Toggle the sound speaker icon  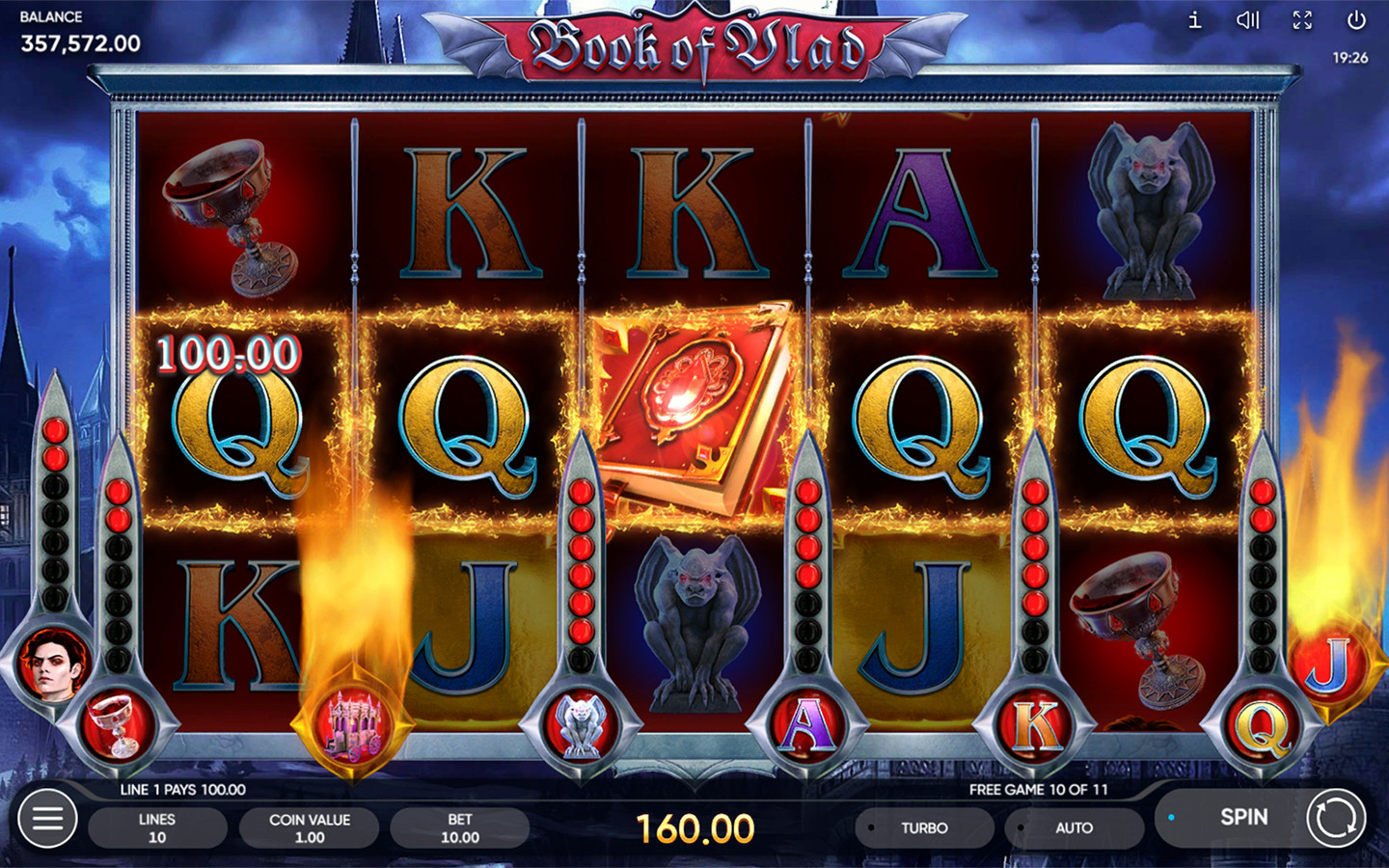point(1248,20)
